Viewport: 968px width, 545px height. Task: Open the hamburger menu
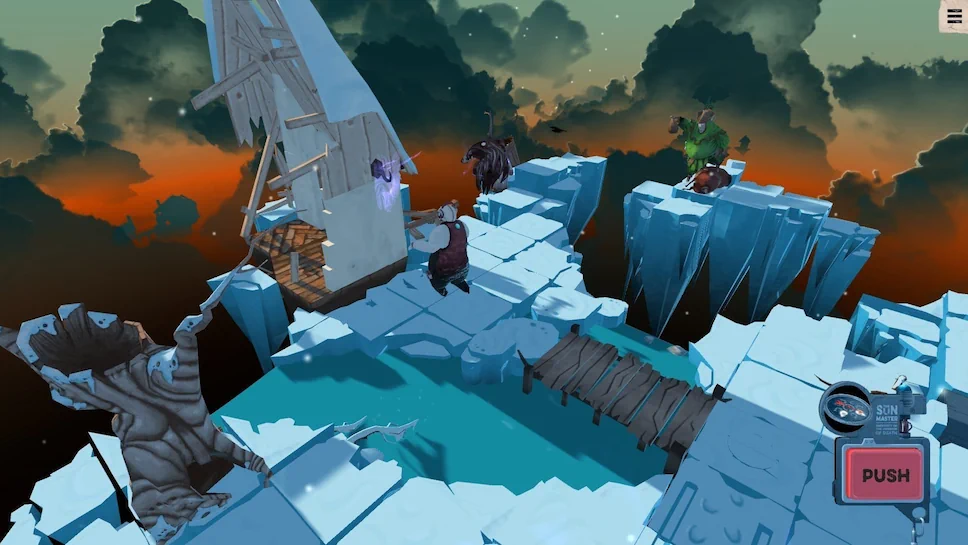click(954, 15)
